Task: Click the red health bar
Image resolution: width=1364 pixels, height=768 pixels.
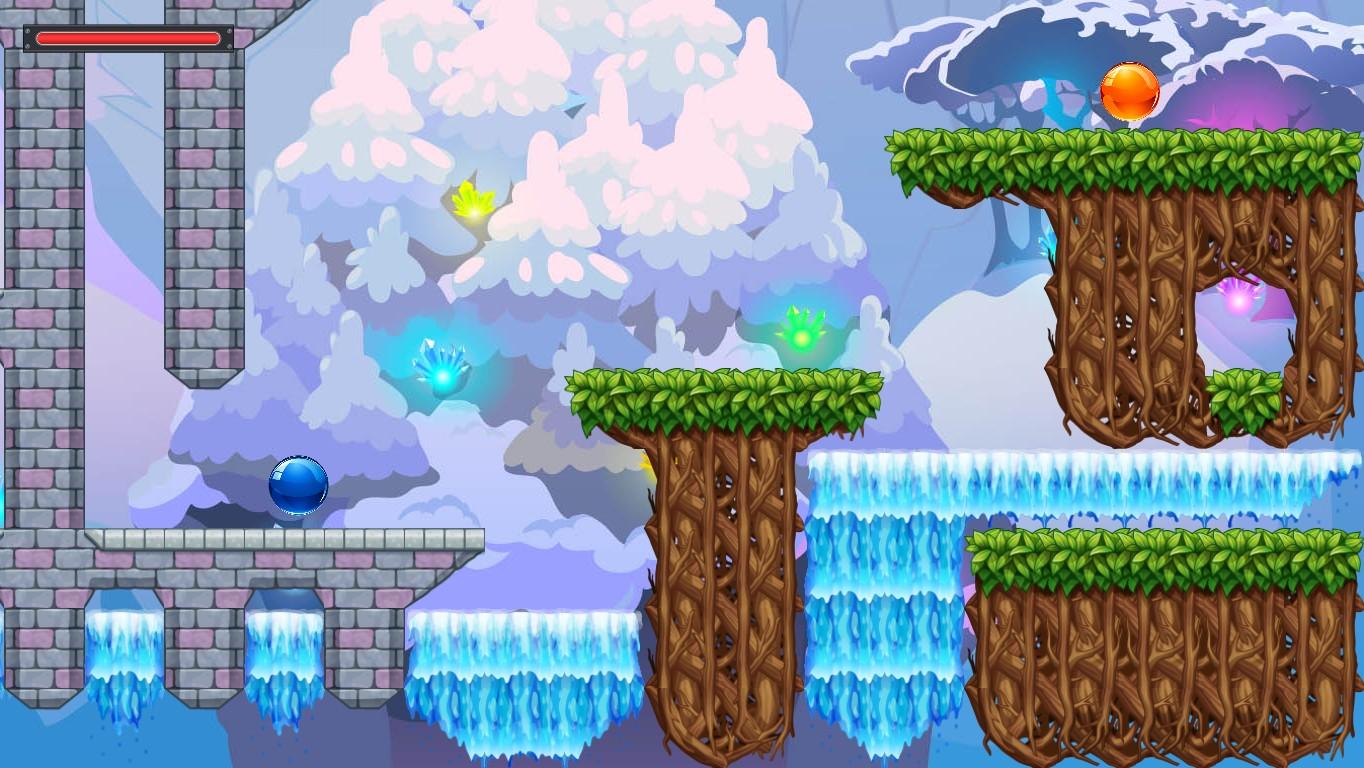Action: 127,39
